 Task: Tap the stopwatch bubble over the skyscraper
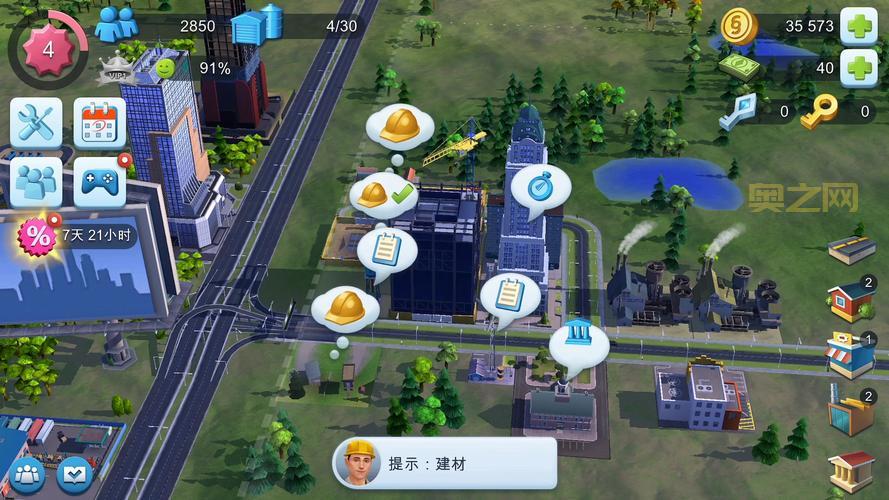click(540, 185)
